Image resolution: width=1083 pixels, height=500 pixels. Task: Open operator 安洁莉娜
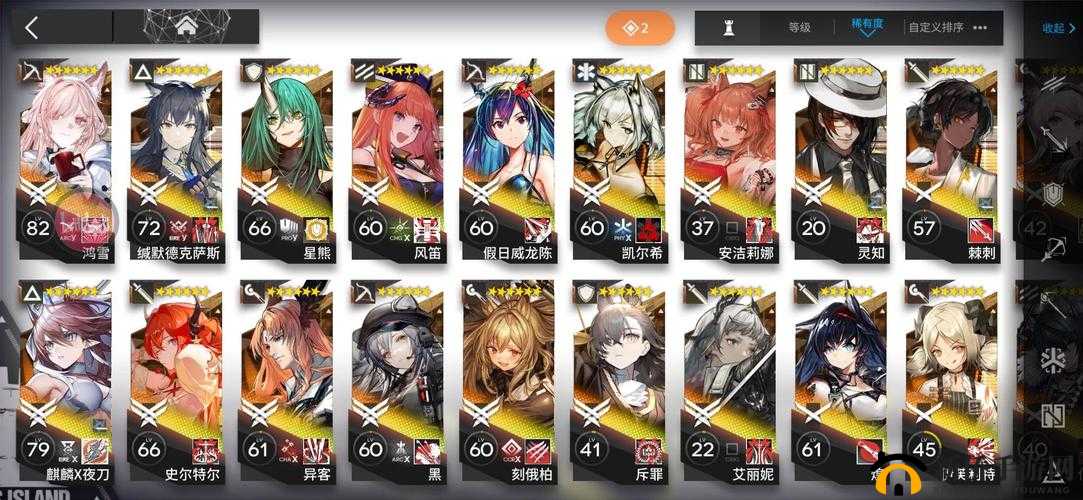[x=729, y=160]
